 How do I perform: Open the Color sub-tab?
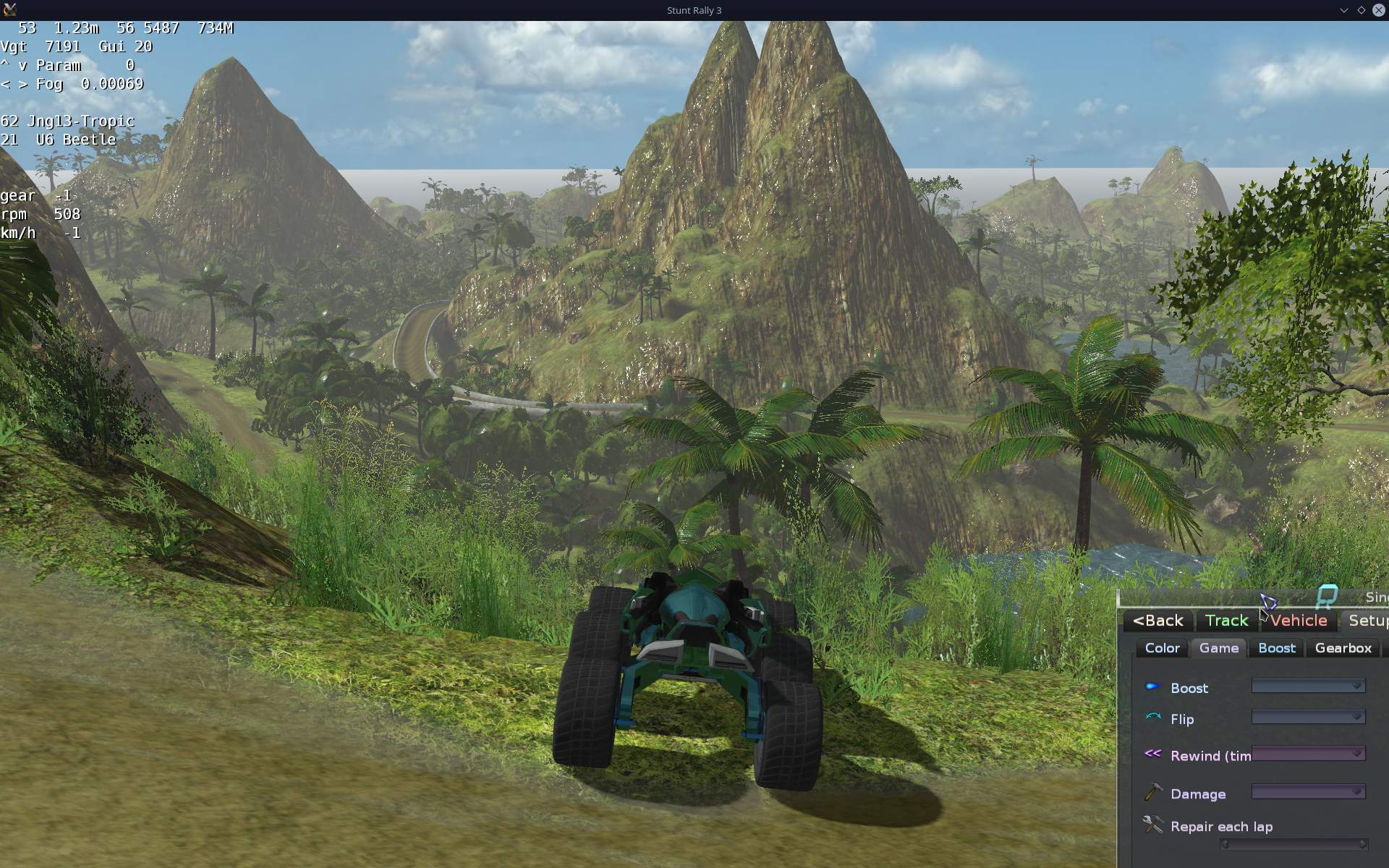pyautogui.click(x=1162, y=648)
